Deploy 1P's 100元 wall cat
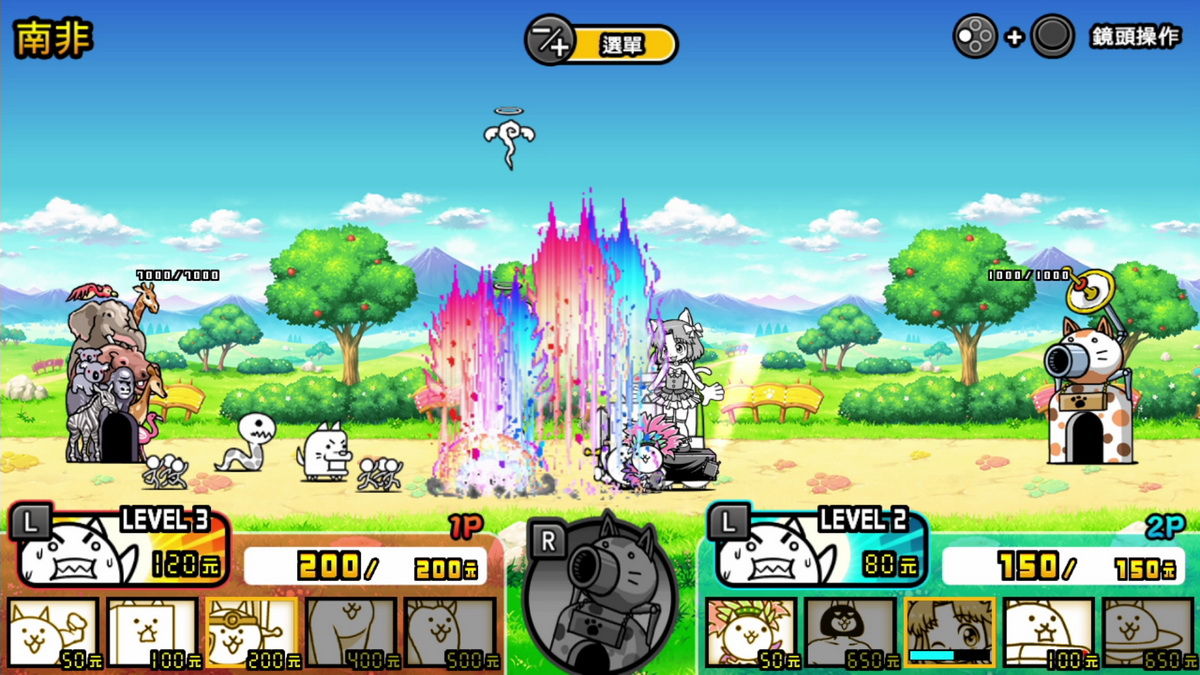The image size is (1200, 675). click(x=153, y=633)
